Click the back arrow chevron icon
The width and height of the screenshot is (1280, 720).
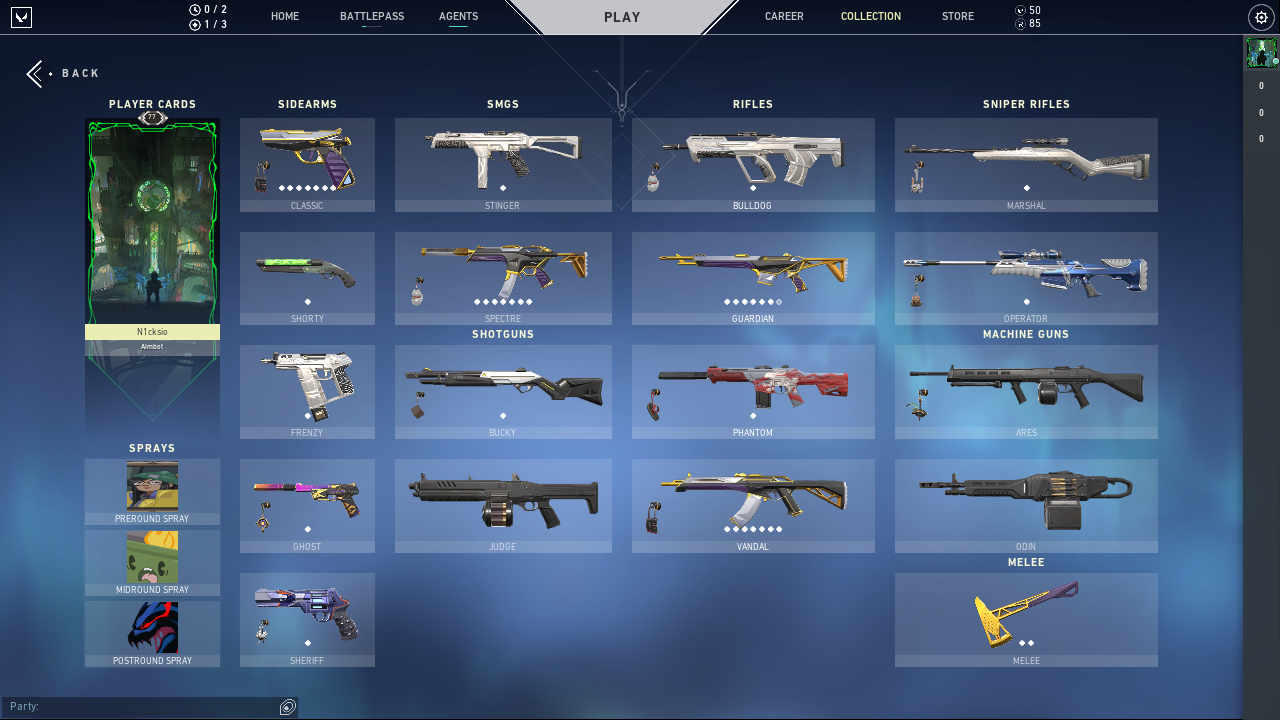[x=32, y=72]
